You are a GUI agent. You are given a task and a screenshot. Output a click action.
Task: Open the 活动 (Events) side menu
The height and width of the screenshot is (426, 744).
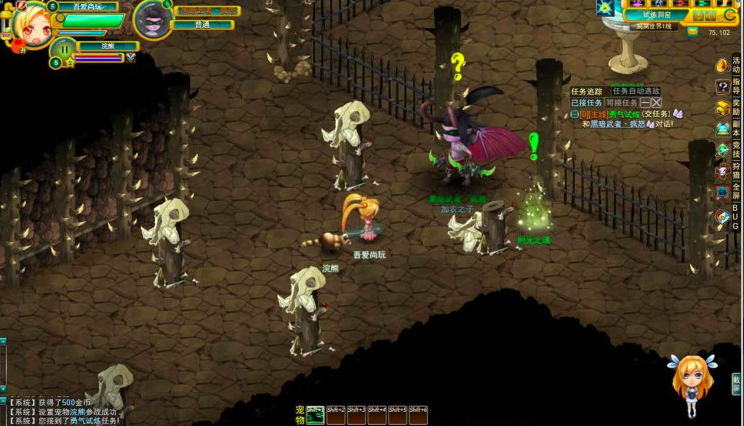click(x=724, y=65)
